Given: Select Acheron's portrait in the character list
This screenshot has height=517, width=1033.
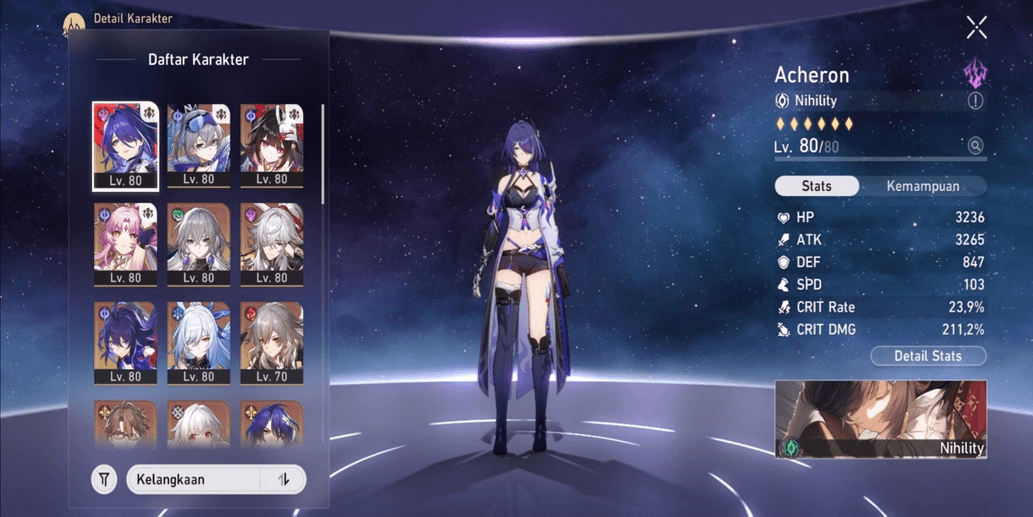Looking at the screenshot, I should (125, 145).
